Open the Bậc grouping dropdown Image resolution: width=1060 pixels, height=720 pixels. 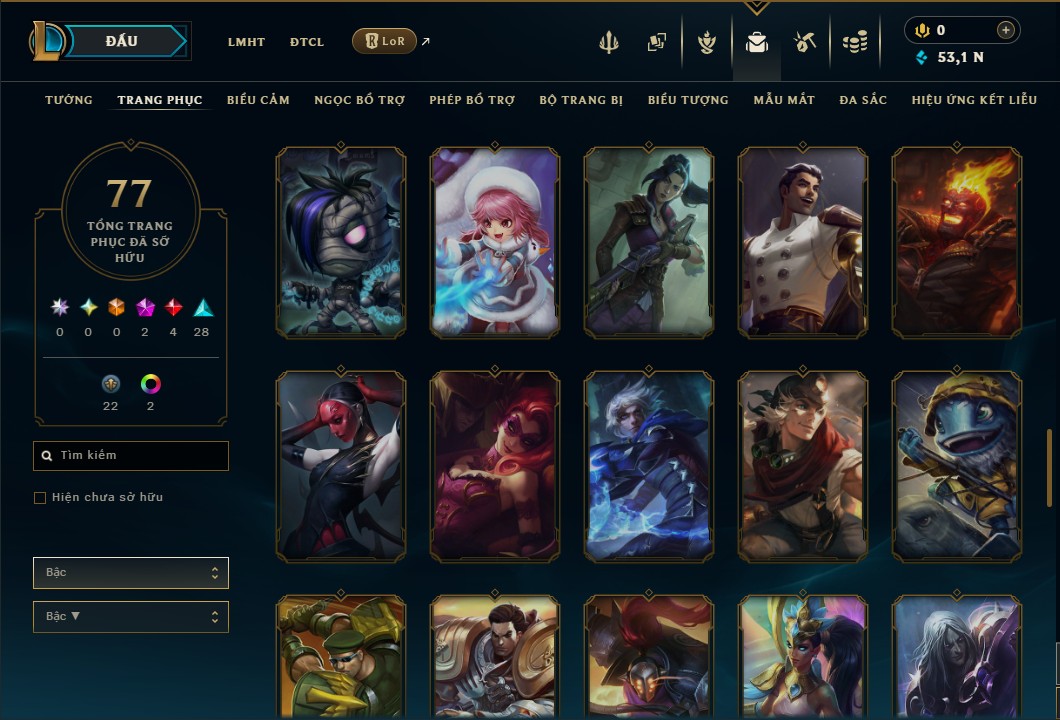131,573
